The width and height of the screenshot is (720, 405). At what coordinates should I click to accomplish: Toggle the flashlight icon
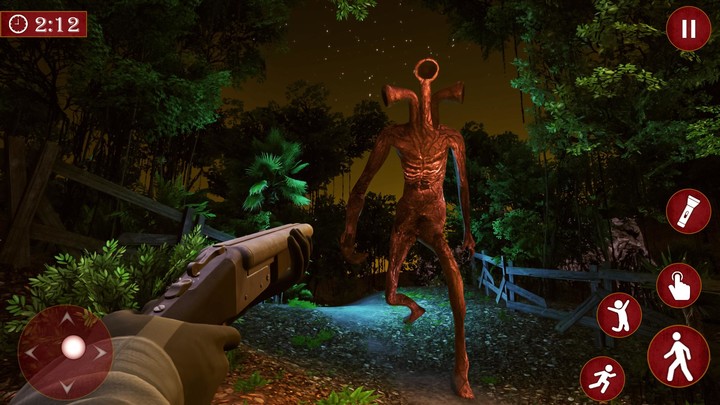point(688,211)
